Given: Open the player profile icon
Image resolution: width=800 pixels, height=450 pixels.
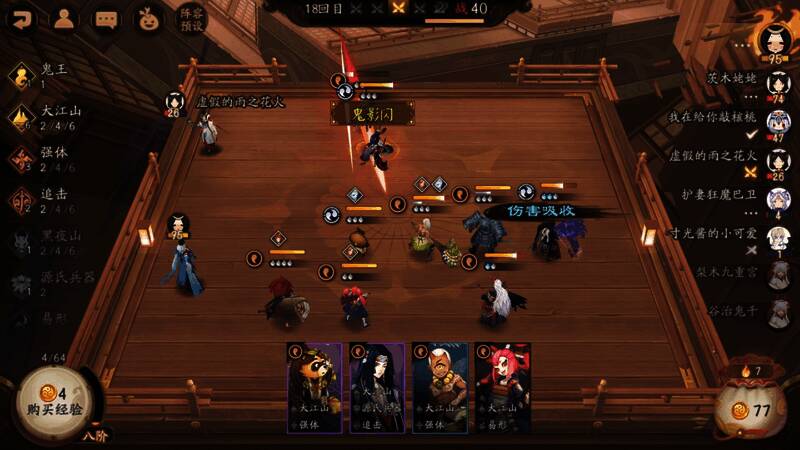Looking at the screenshot, I should click(64, 18).
